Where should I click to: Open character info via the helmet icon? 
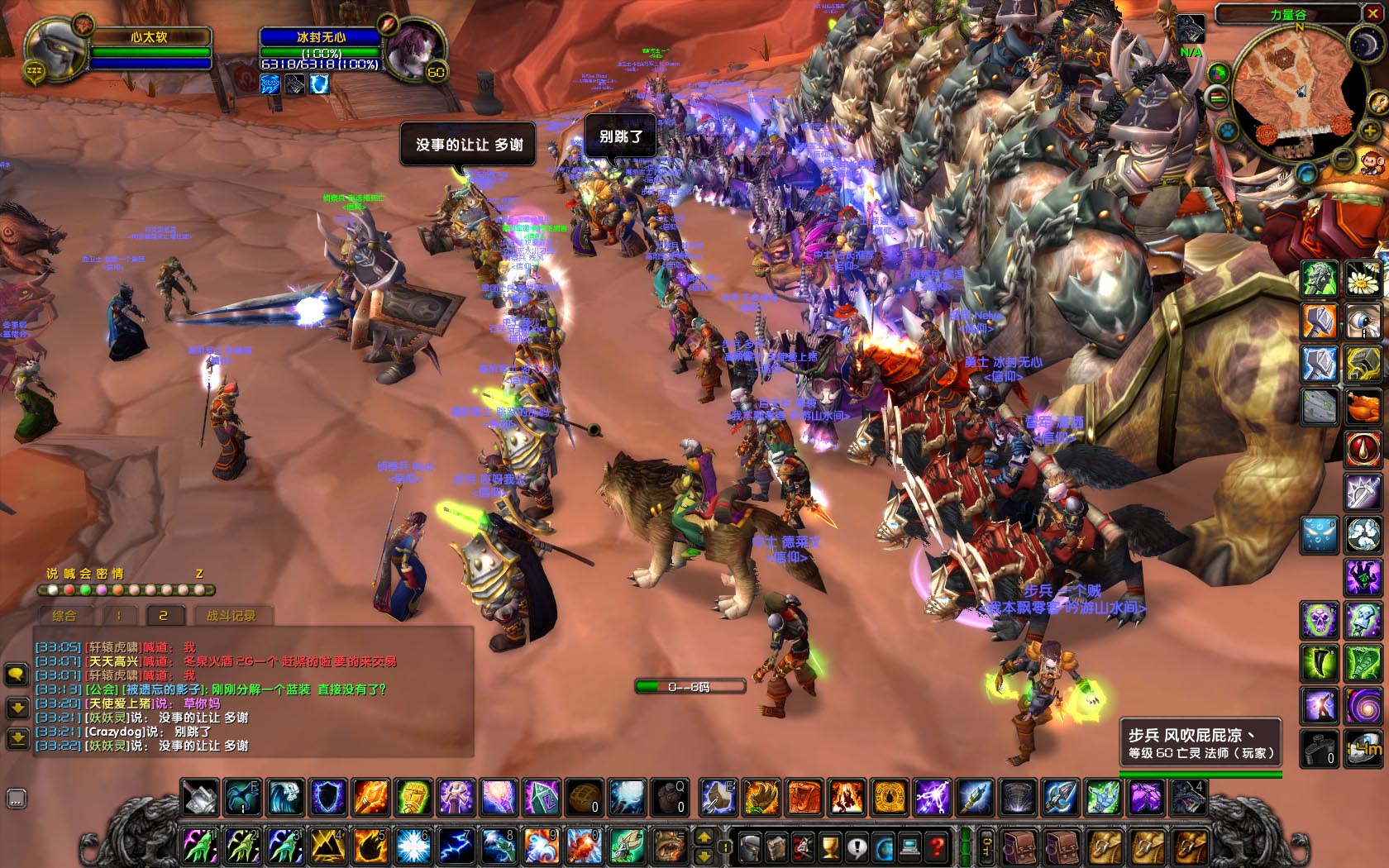tap(749, 846)
